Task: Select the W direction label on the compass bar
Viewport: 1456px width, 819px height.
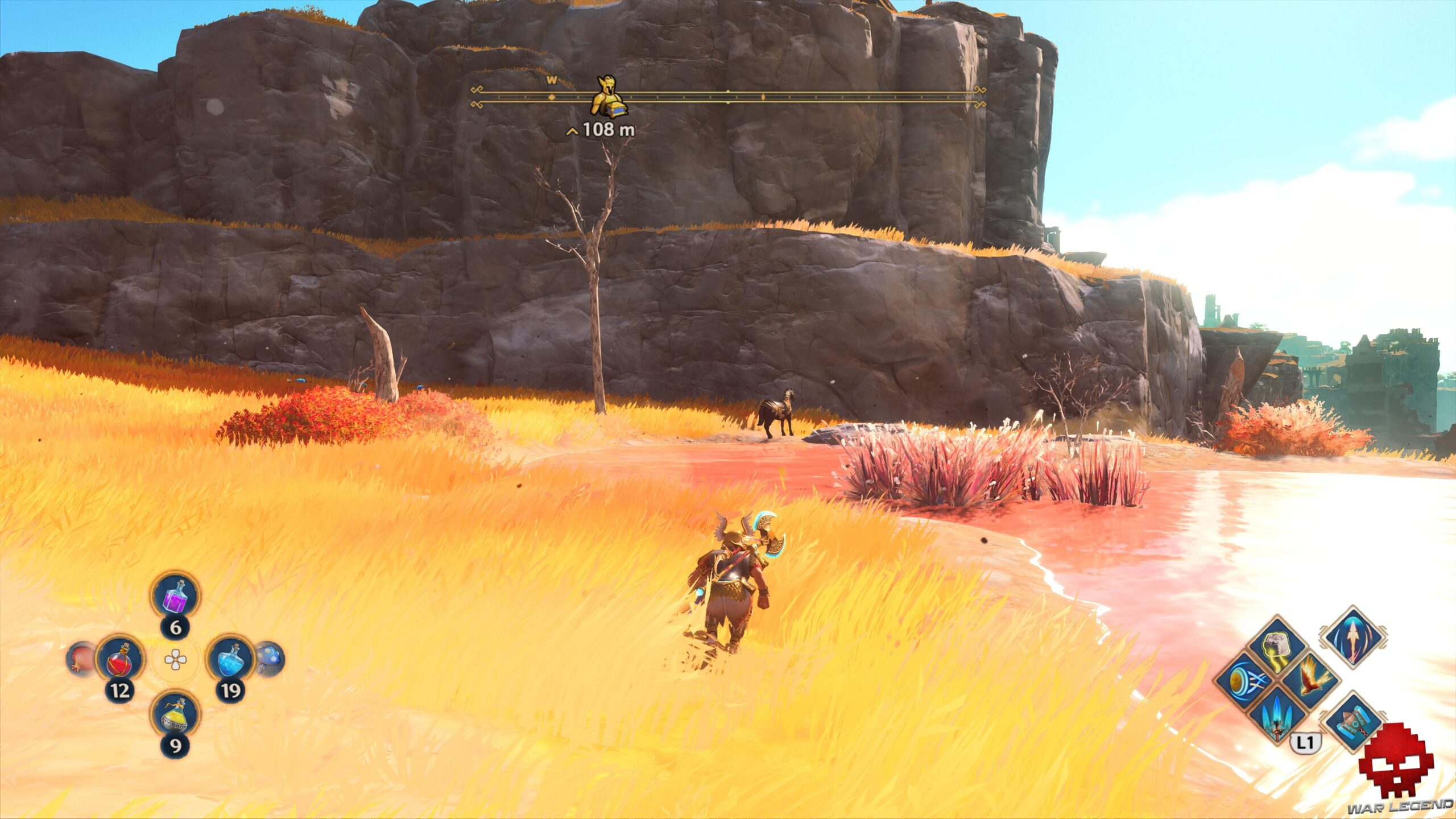Action: coord(551,80)
